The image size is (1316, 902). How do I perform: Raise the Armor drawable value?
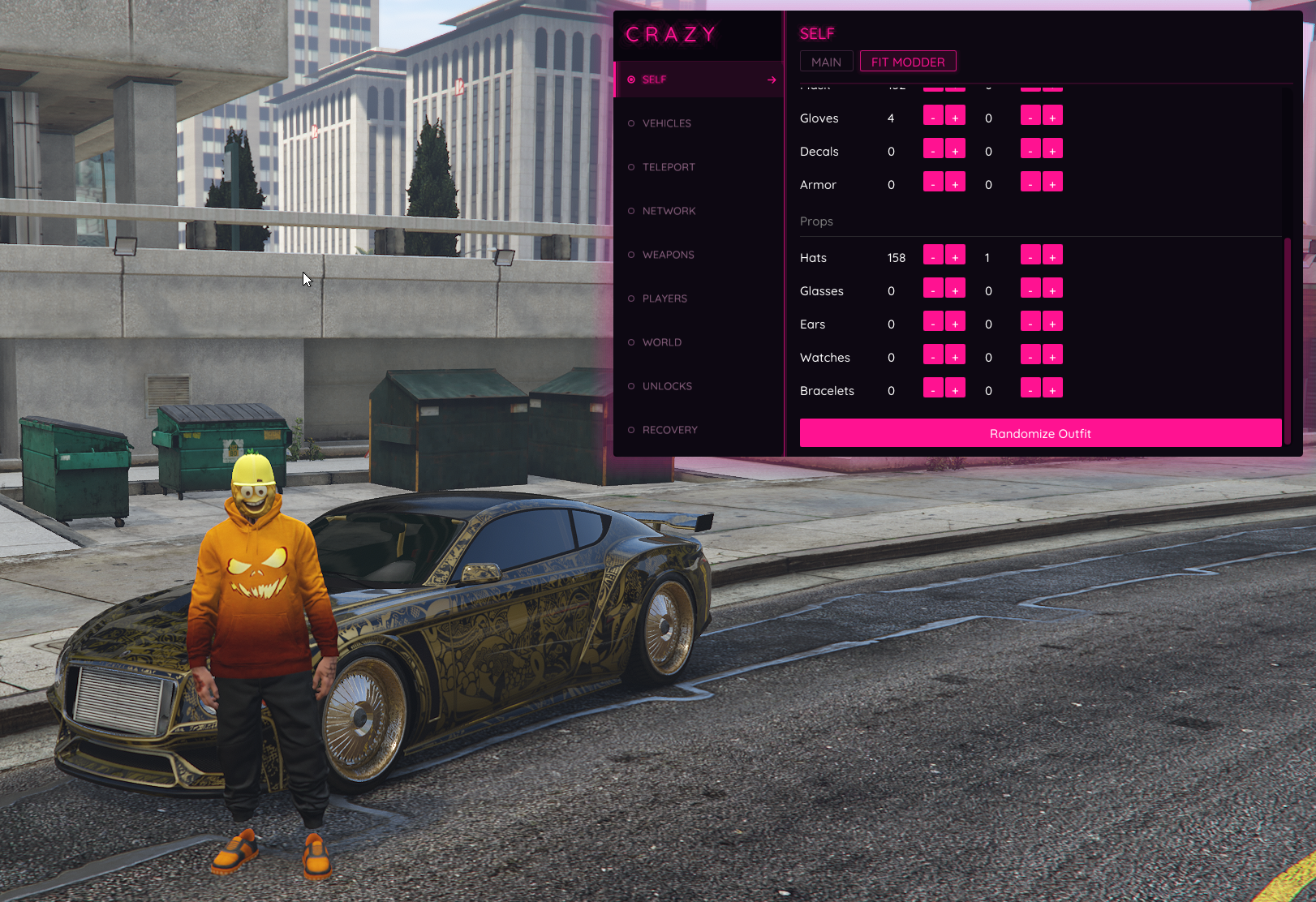click(955, 183)
